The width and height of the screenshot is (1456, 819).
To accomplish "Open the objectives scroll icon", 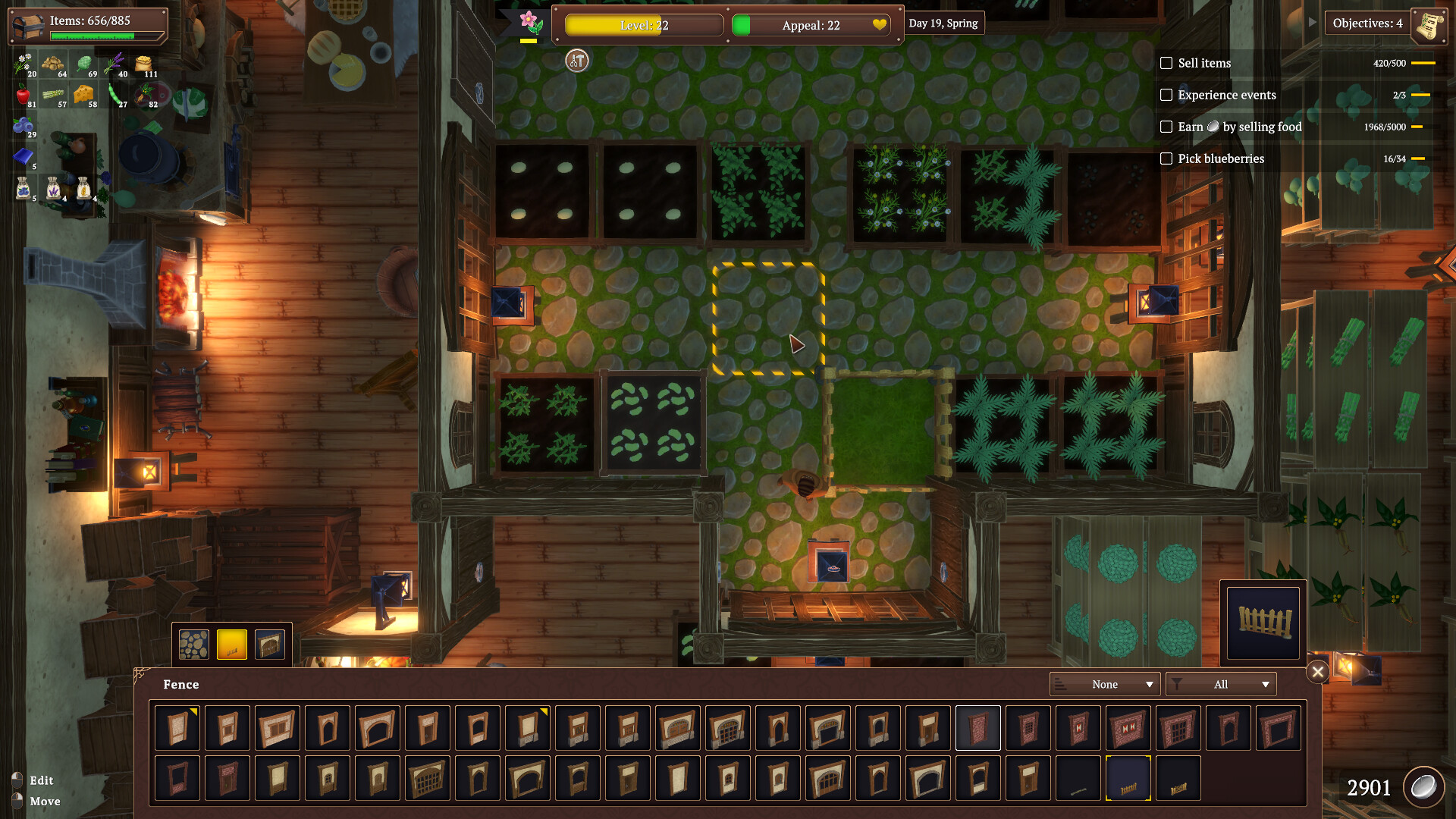I will pos(1429,24).
